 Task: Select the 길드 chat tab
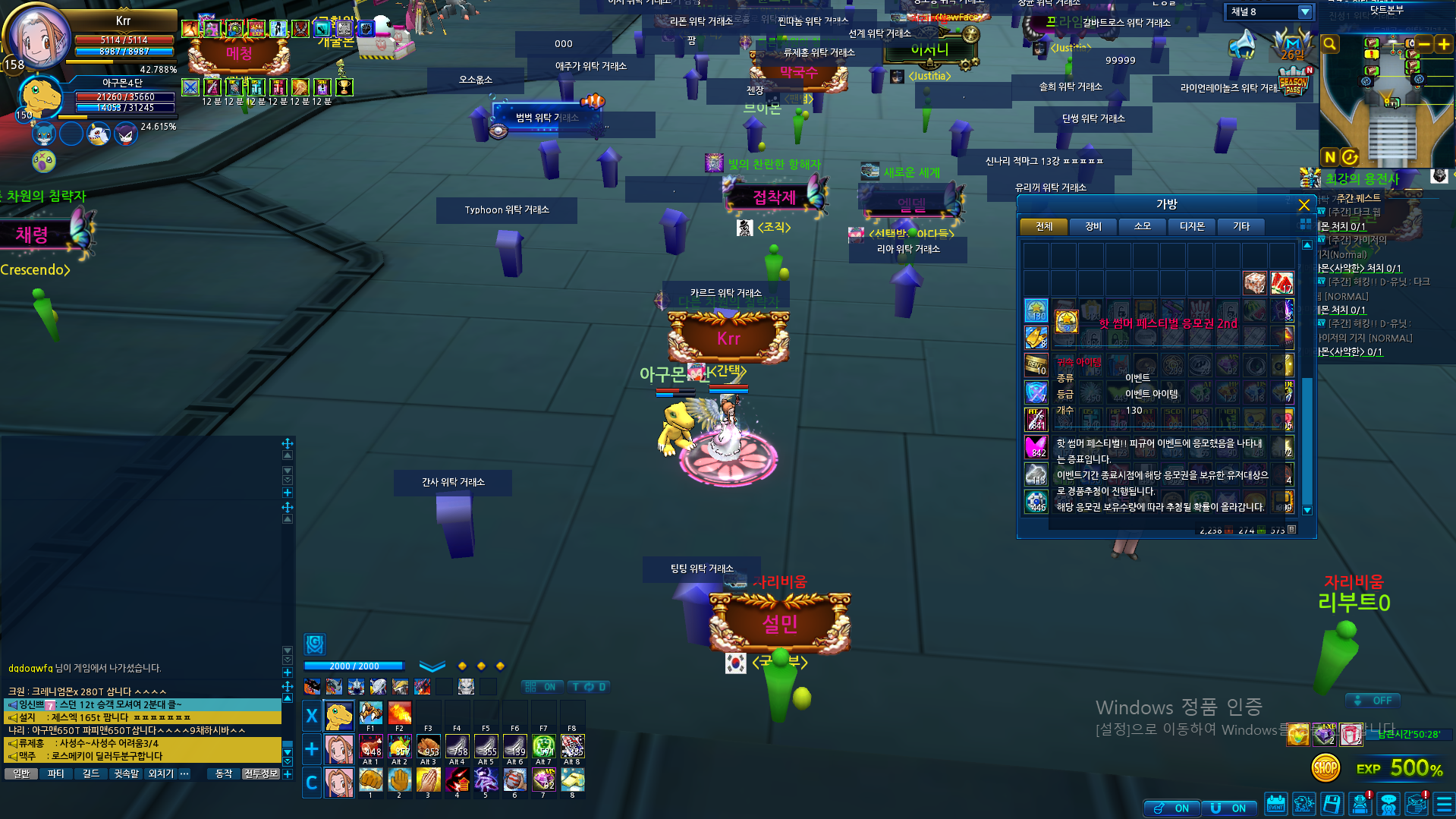pos(90,773)
